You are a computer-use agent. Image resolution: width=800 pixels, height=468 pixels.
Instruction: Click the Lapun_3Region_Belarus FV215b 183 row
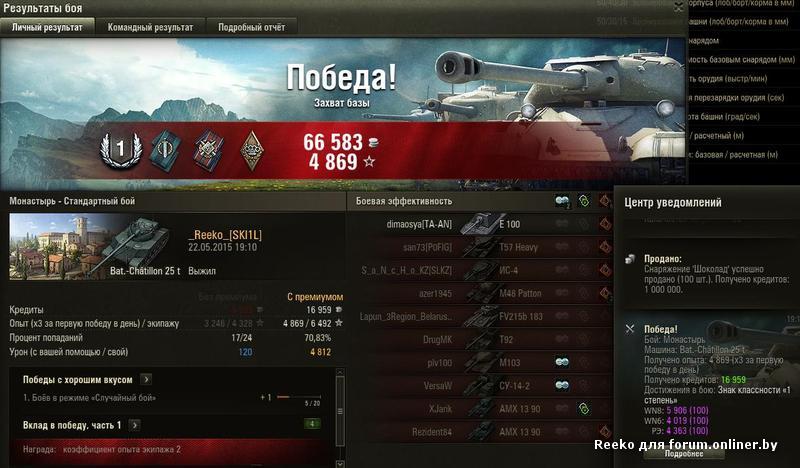pos(480,317)
